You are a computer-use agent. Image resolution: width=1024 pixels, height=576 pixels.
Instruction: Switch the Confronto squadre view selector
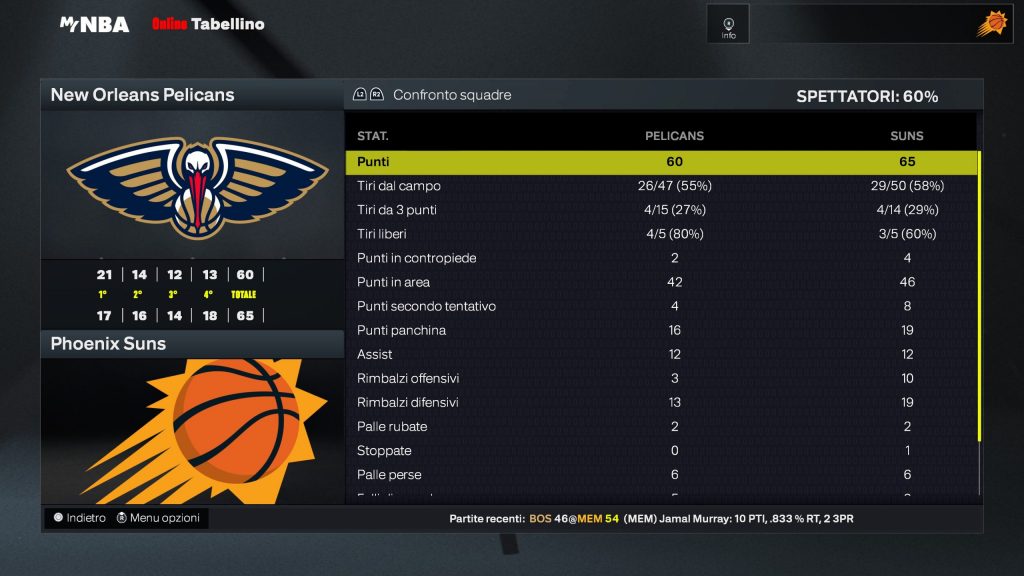point(433,95)
